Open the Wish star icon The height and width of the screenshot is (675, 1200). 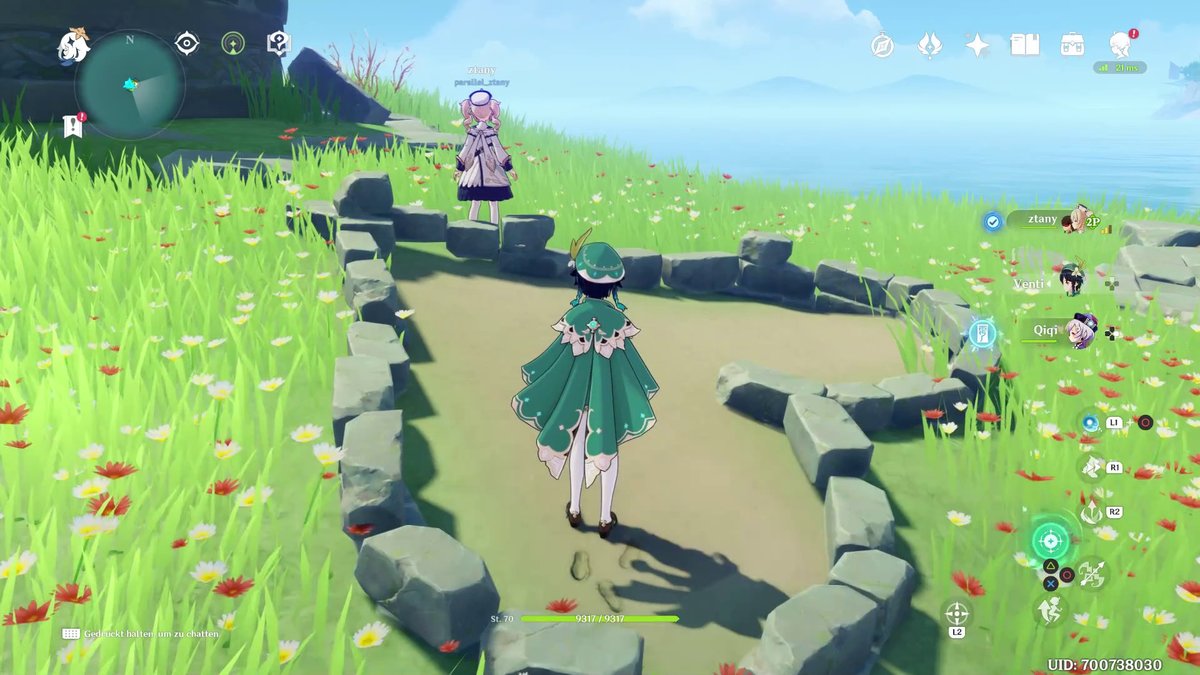pyautogui.click(x=977, y=45)
